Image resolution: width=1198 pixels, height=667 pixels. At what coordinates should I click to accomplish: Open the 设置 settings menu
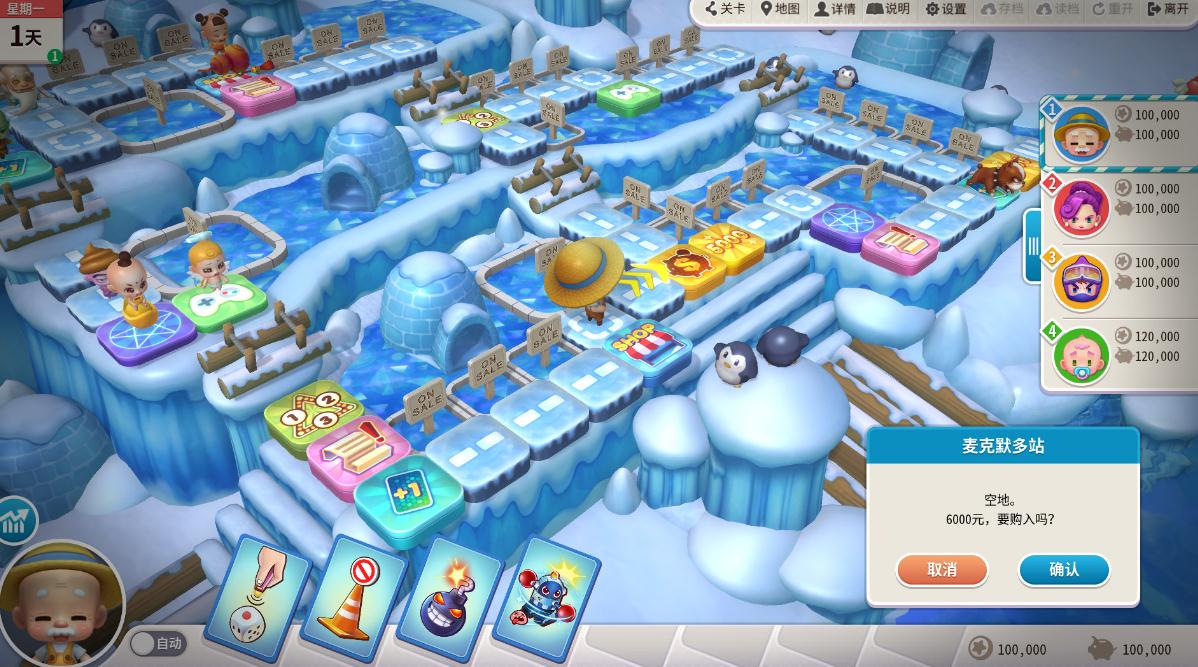click(x=945, y=9)
